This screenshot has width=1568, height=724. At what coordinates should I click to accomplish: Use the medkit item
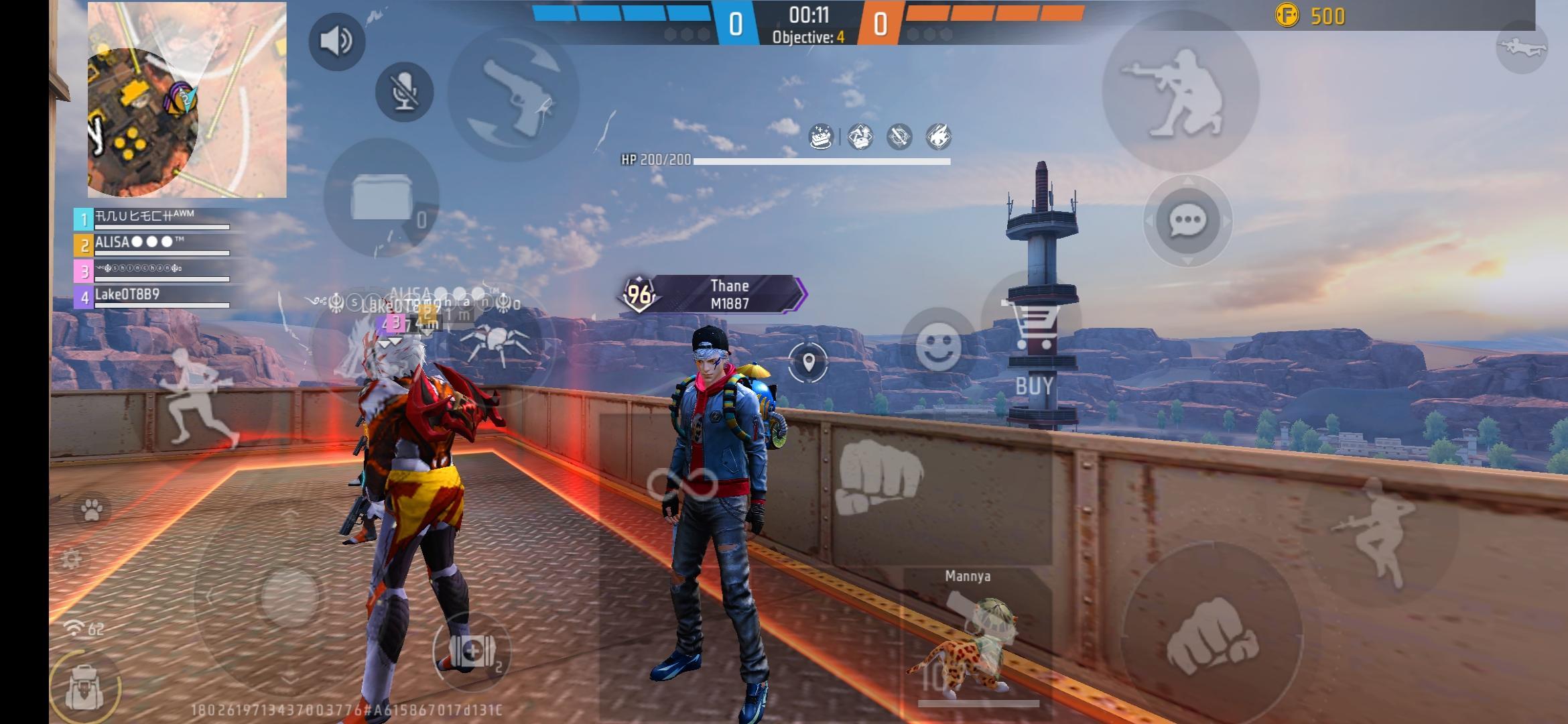click(x=472, y=650)
